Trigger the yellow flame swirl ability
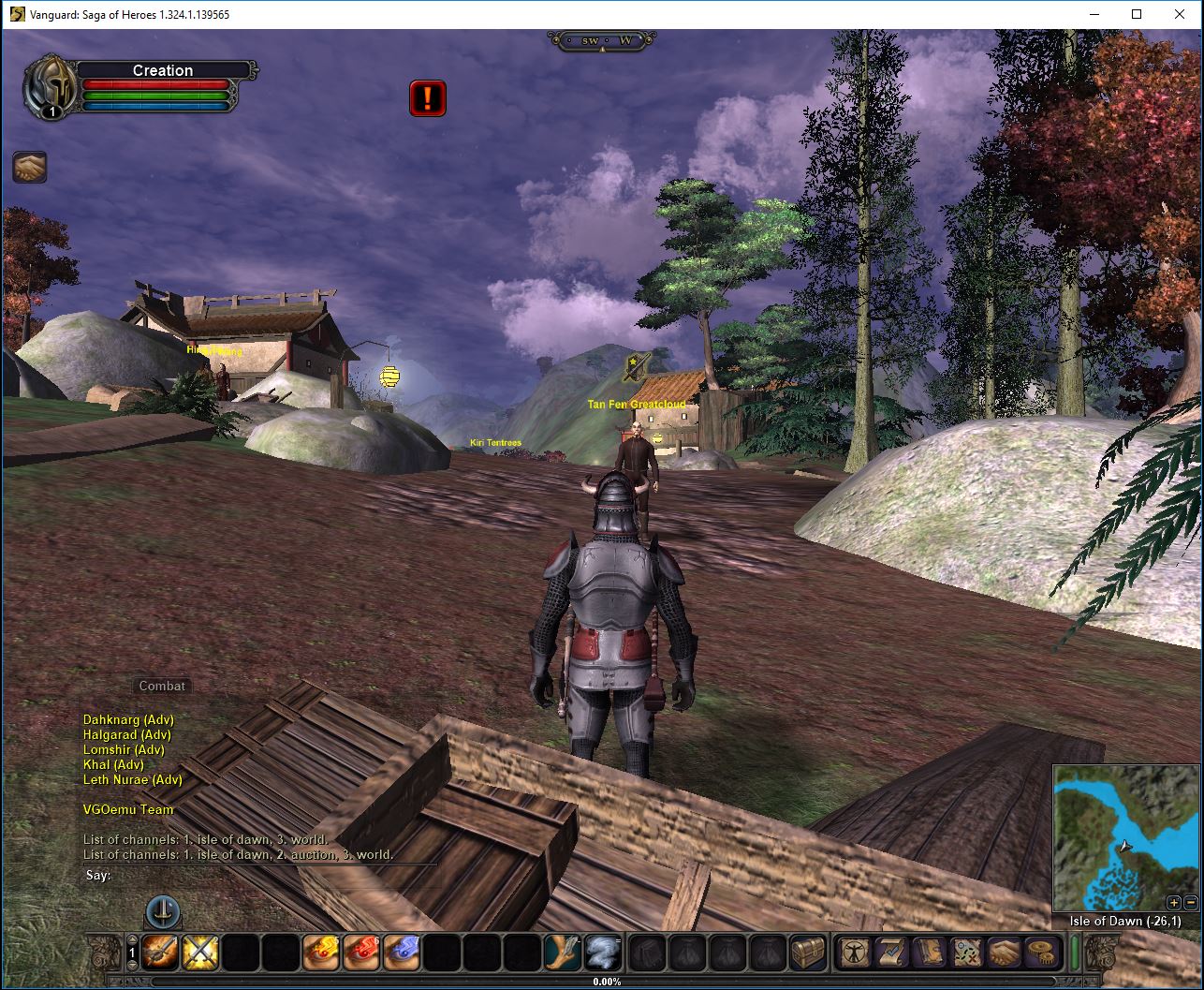The height and width of the screenshot is (990, 1204). 321,953
